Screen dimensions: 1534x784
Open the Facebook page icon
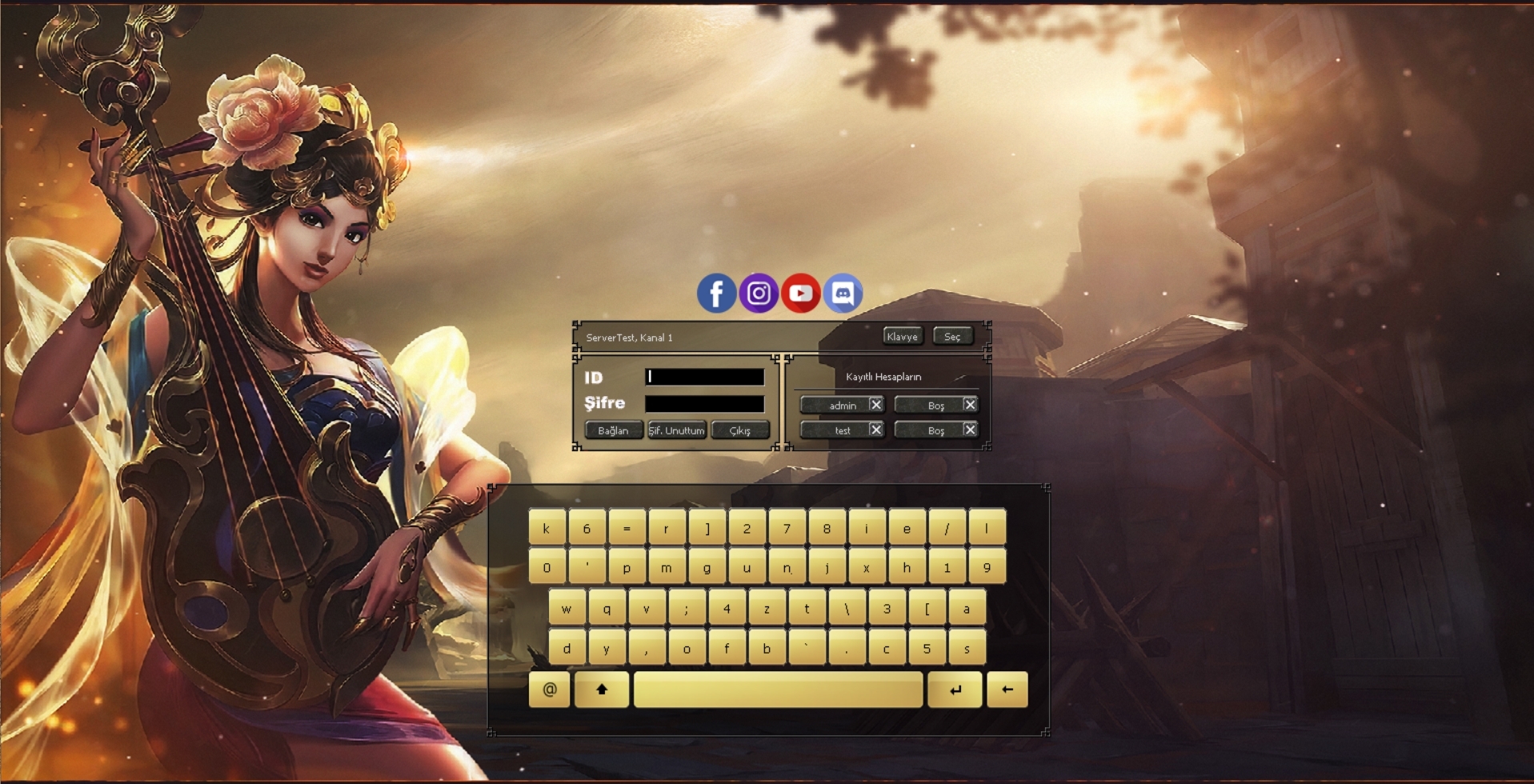point(716,294)
